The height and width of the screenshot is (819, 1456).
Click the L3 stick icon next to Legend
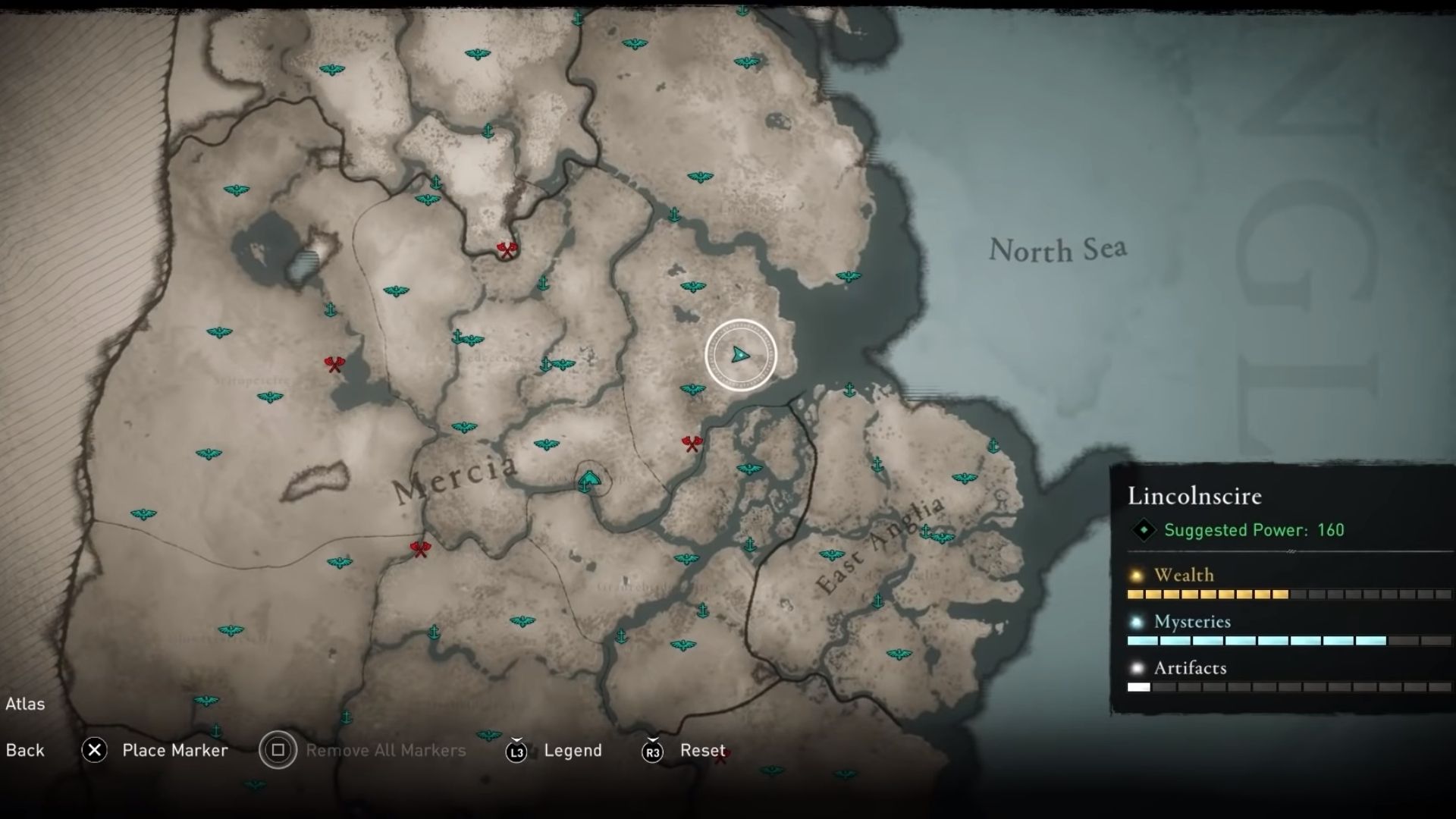(516, 751)
